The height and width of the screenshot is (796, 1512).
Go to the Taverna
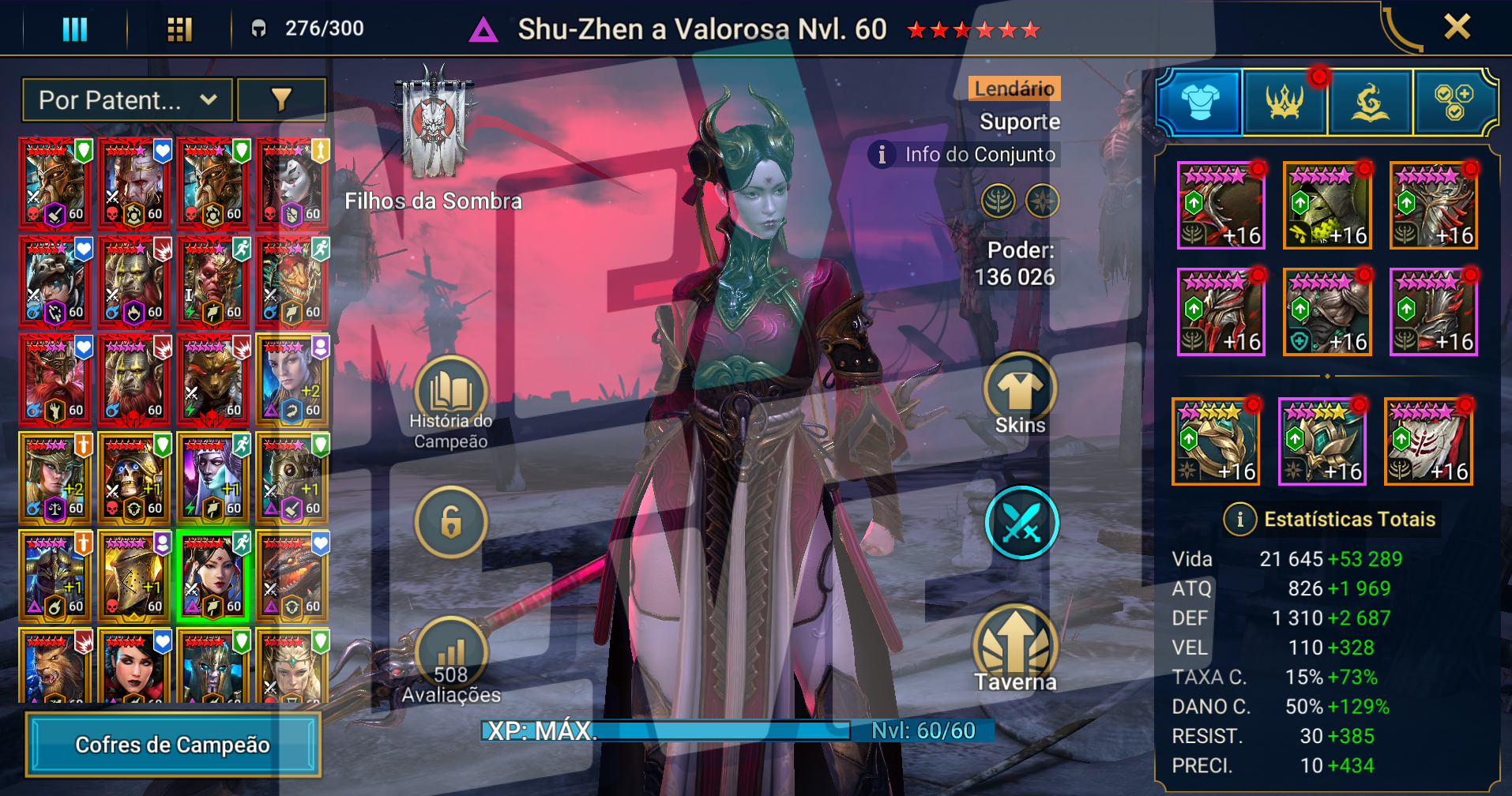[x=1015, y=649]
